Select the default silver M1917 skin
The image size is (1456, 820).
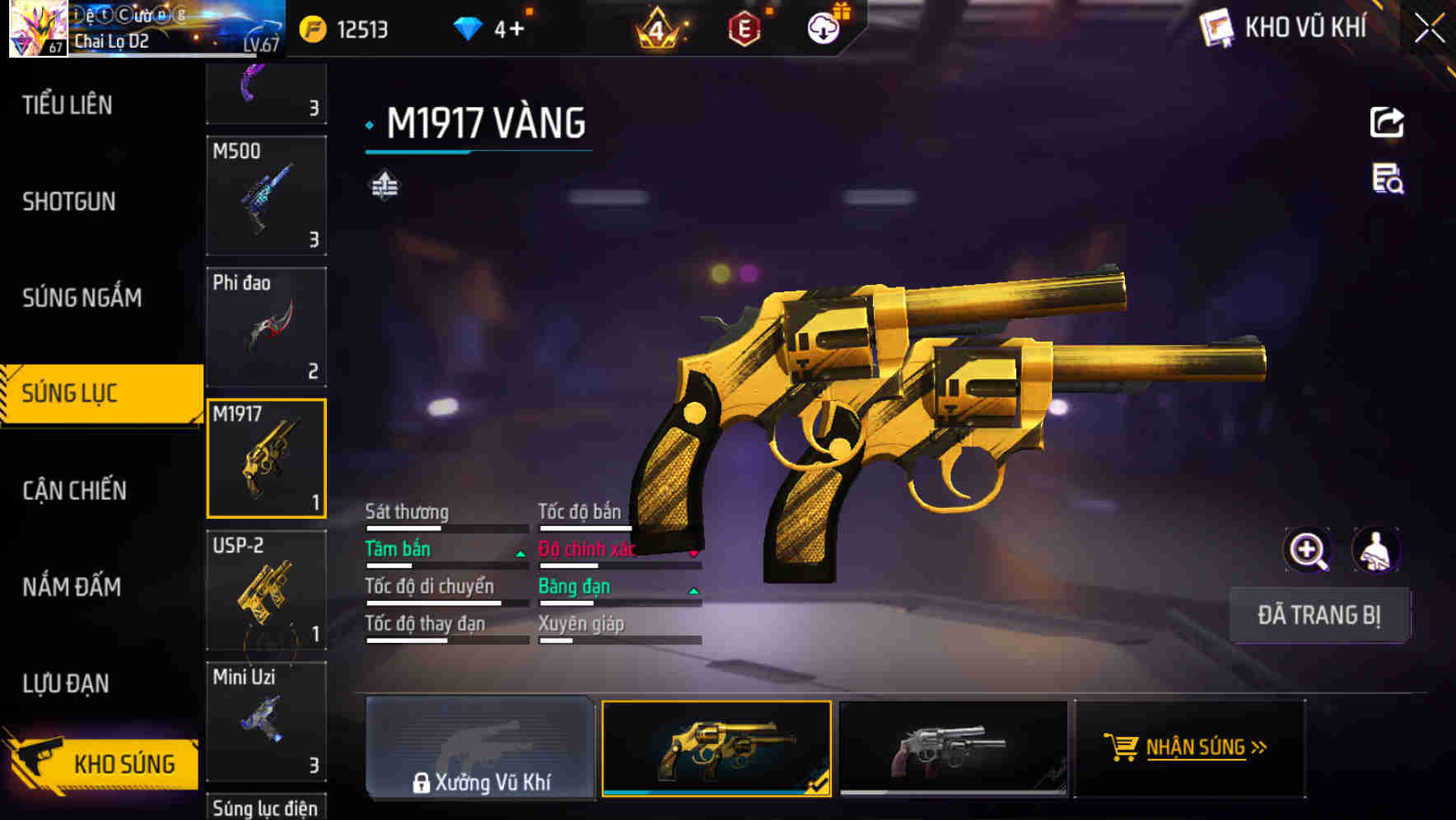pyautogui.click(x=951, y=748)
